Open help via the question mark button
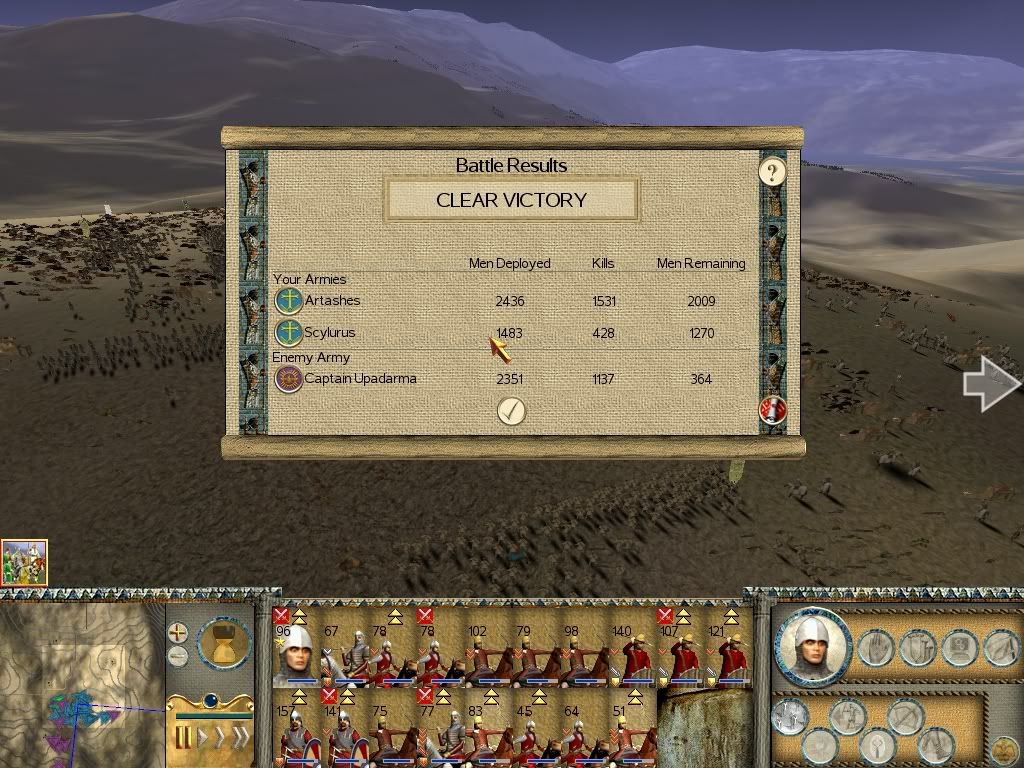The image size is (1024, 768). (771, 172)
